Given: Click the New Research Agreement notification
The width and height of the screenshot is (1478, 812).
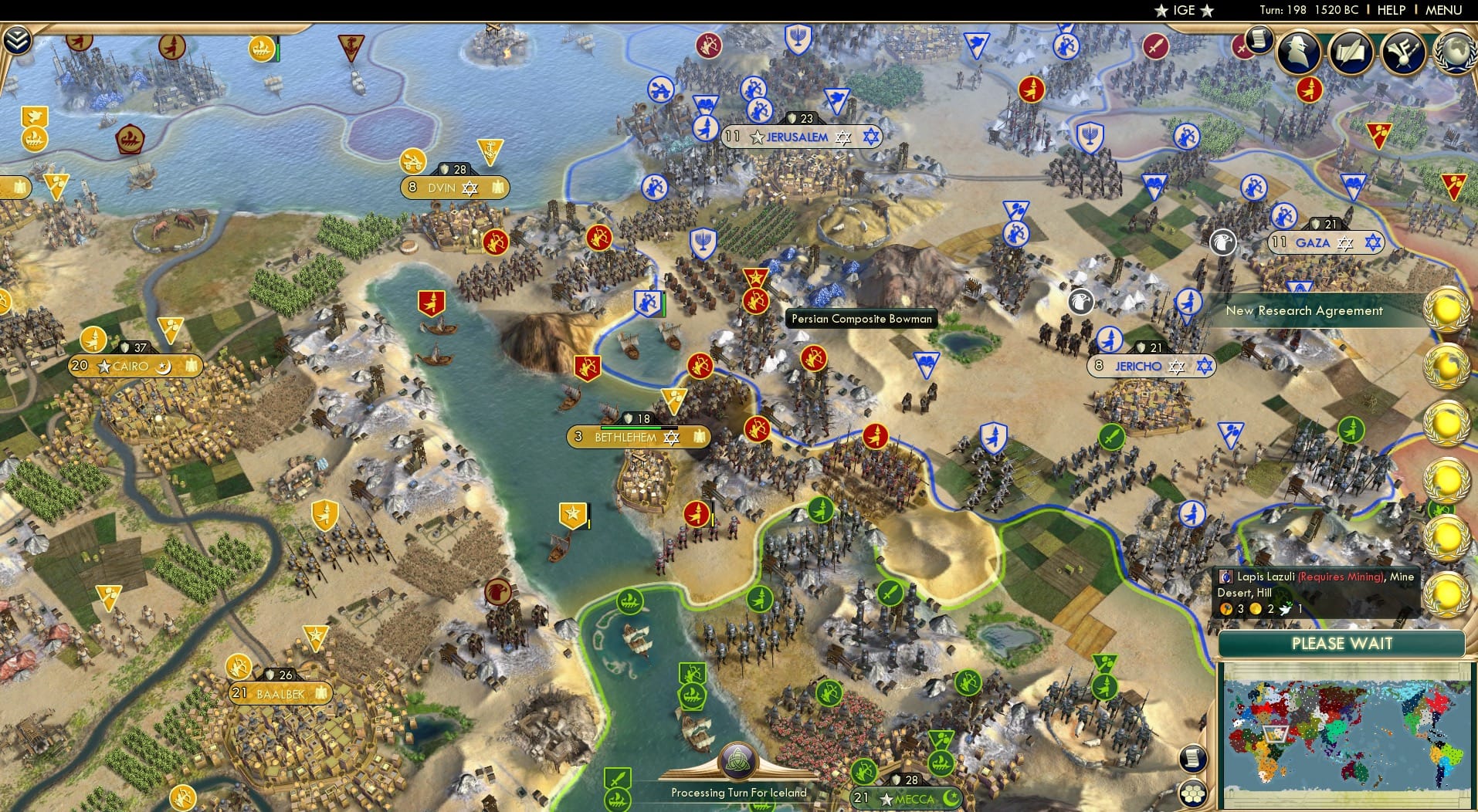Looking at the screenshot, I should coord(1305,310).
